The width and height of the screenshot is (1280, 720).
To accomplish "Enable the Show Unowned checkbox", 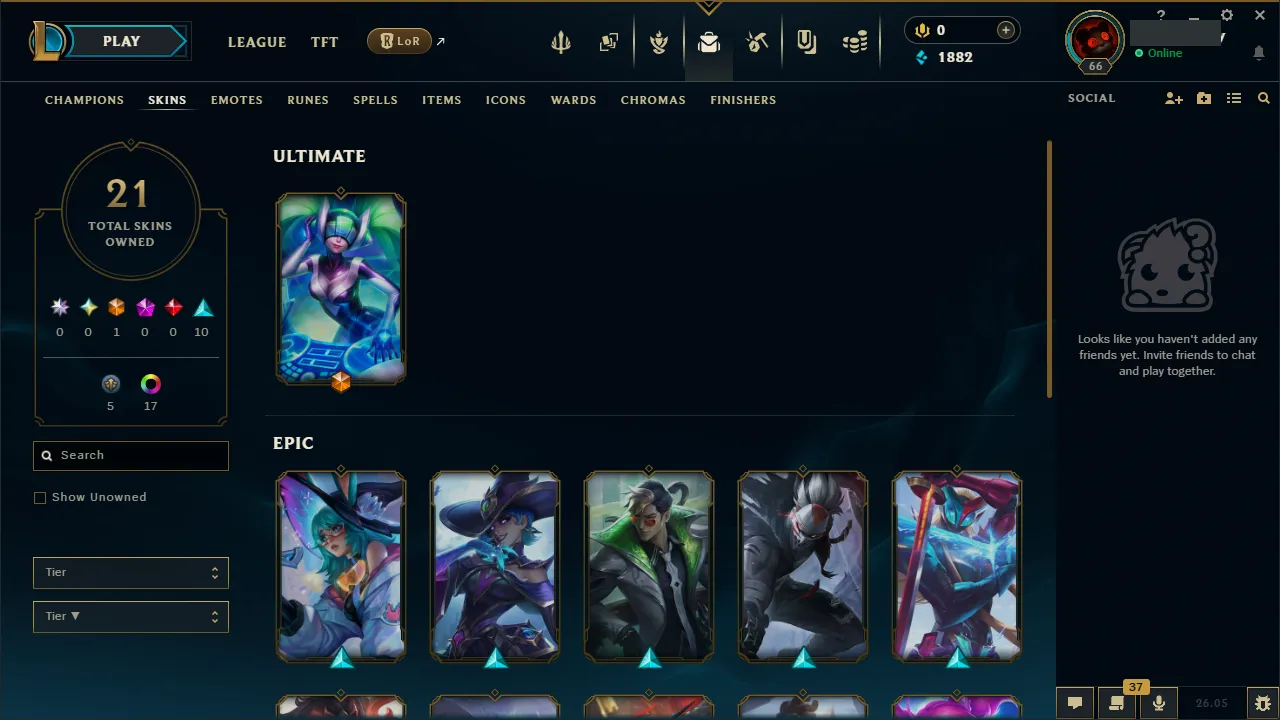I will tap(40, 497).
